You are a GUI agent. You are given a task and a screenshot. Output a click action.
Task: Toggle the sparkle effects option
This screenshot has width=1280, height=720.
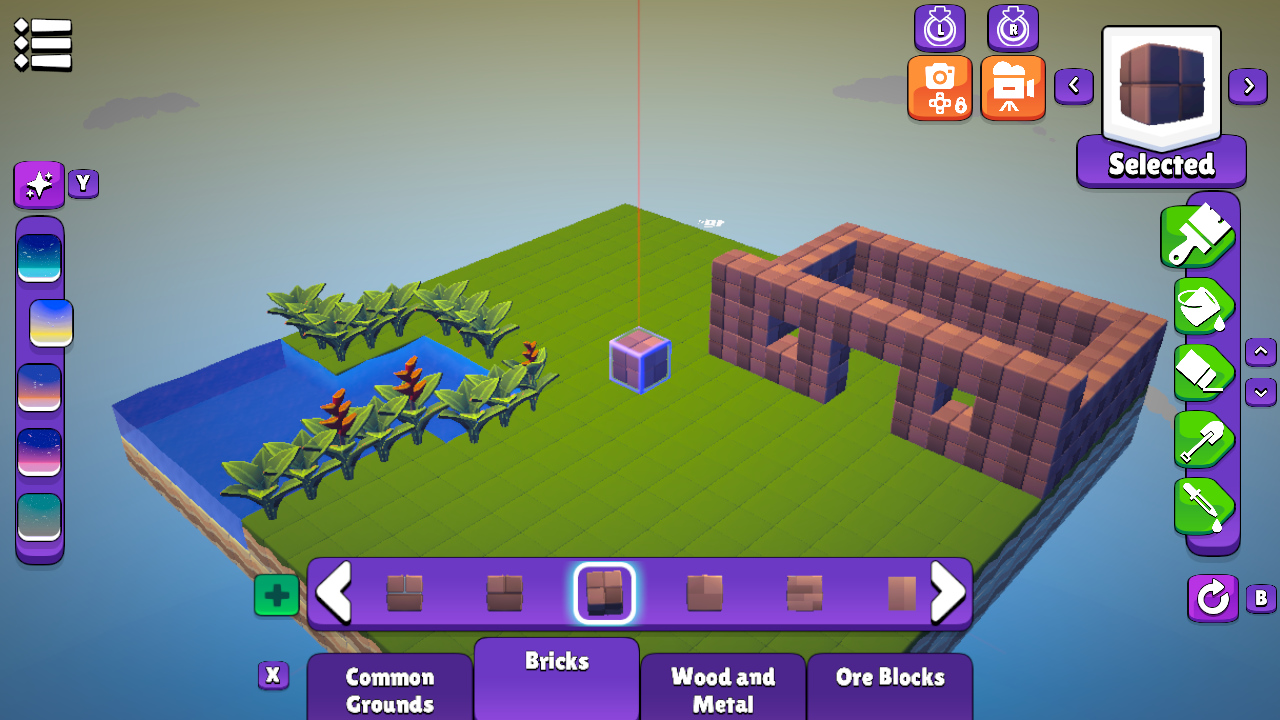tap(38, 184)
